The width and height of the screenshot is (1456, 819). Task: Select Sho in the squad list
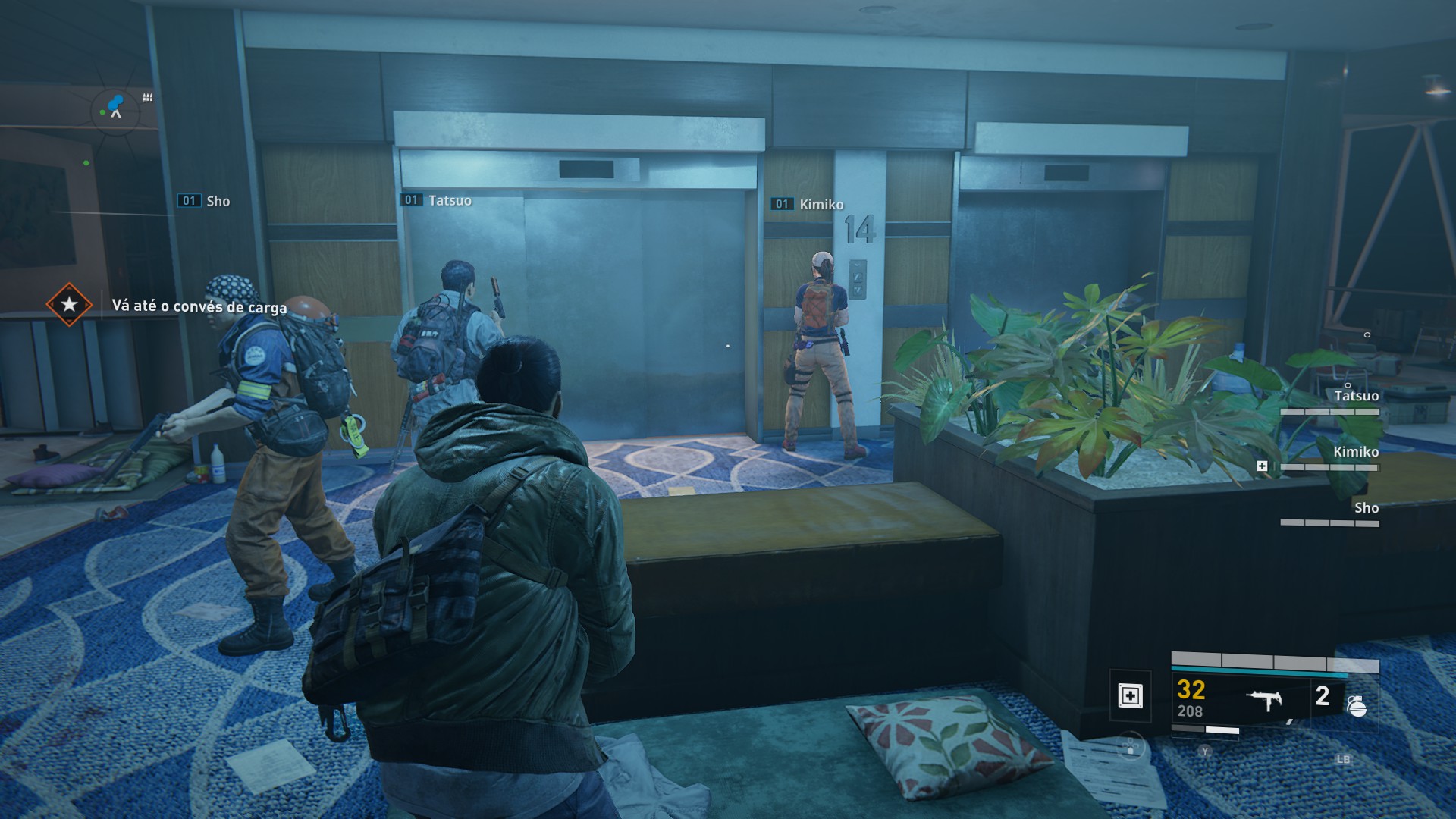pos(1366,508)
